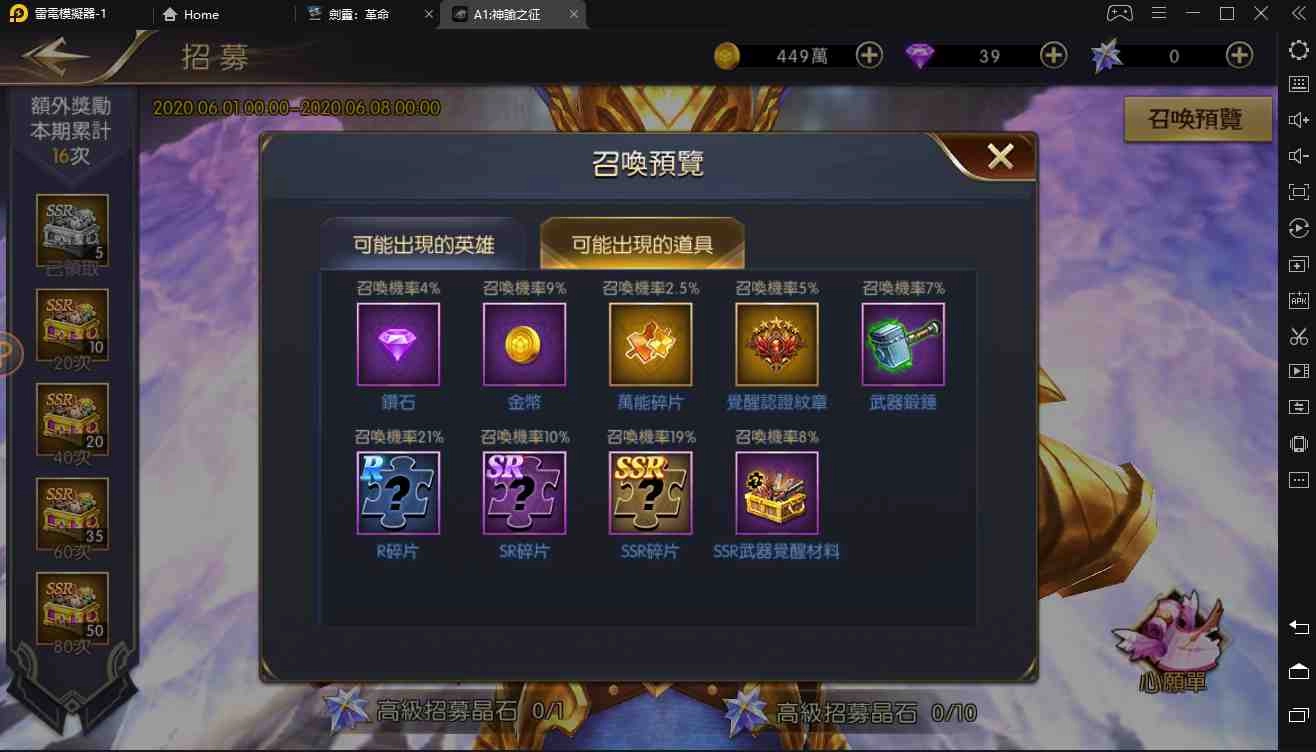Select the 鑽石 (diamond) reward icon
Image resolution: width=1316 pixels, height=752 pixels.
[398, 344]
